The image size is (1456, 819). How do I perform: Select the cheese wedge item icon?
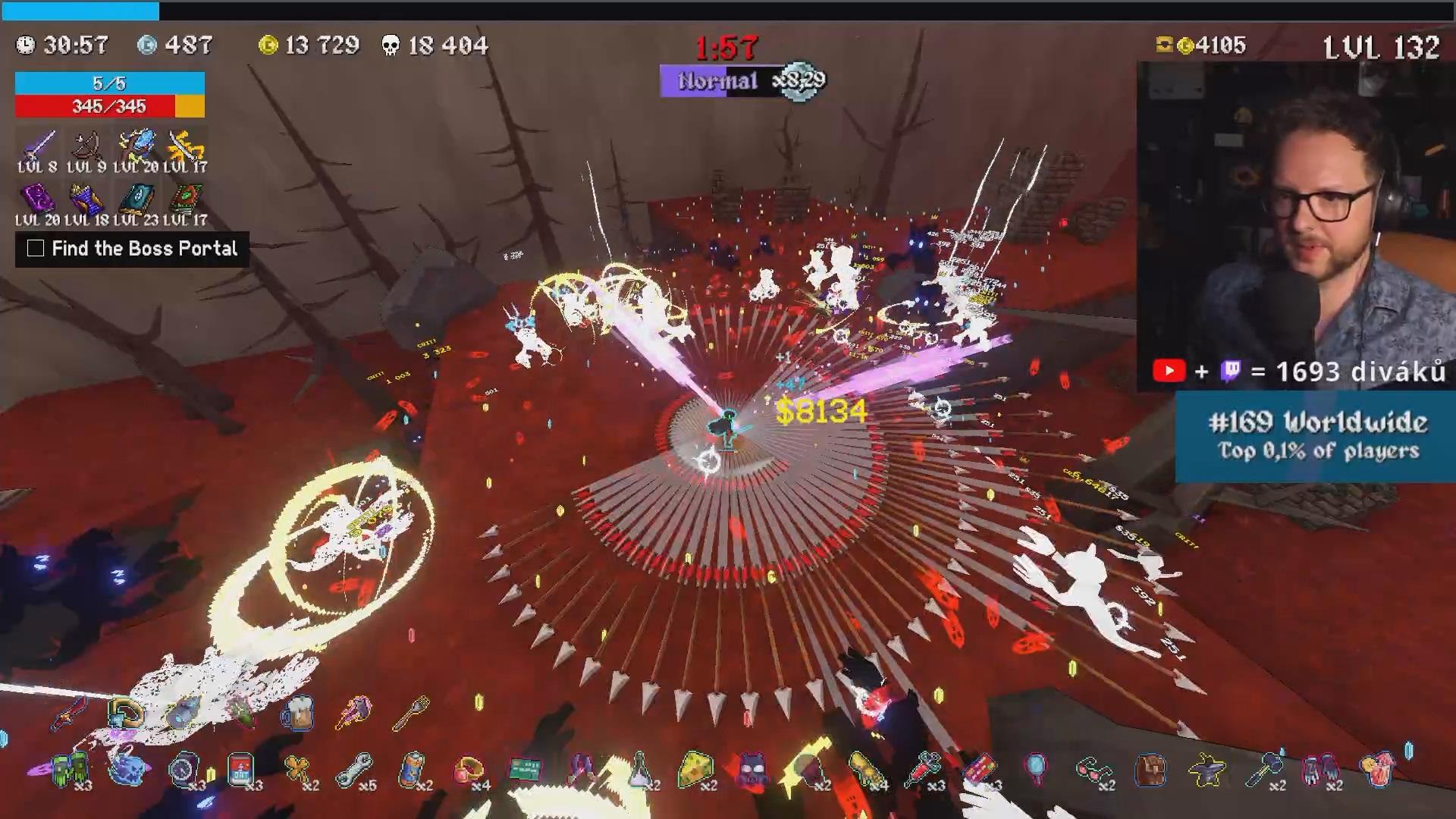695,769
